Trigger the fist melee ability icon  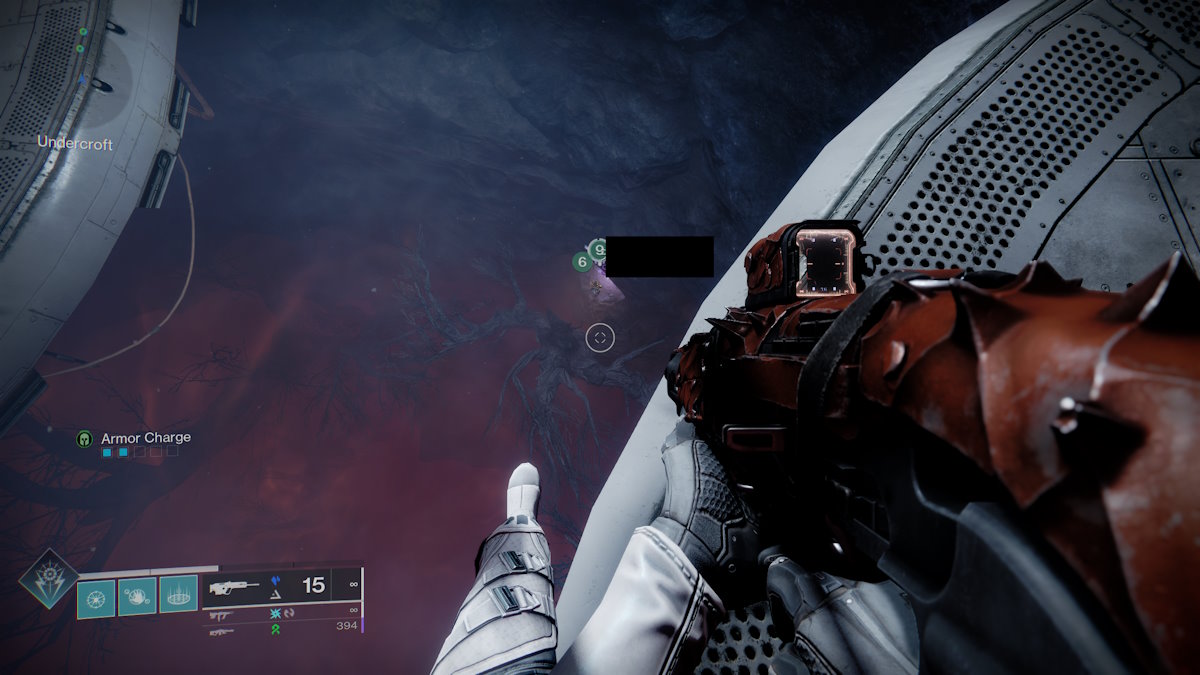click(137, 597)
